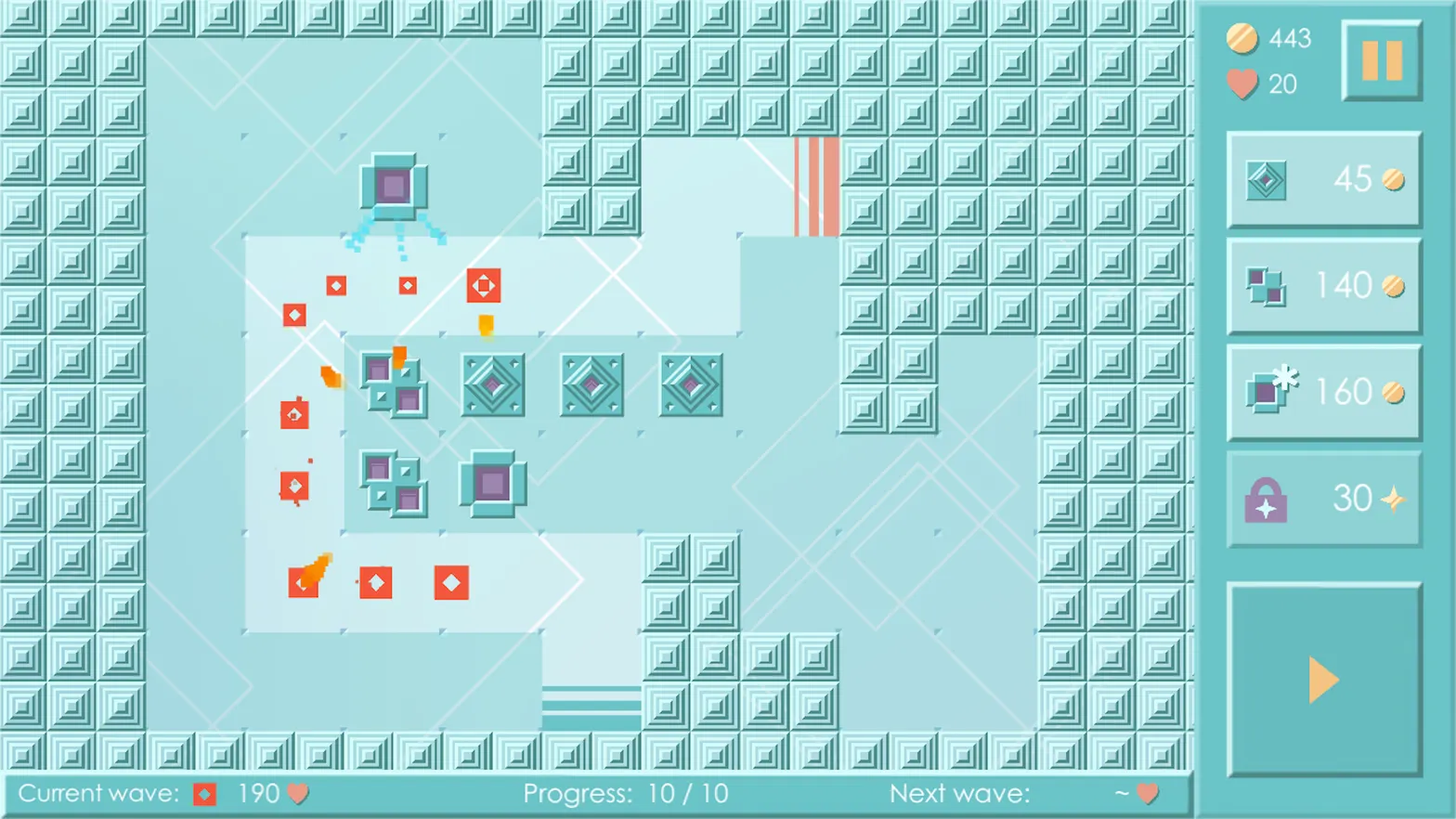Click the red enemy icon in Current wave bar
This screenshot has height=819, width=1456.
click(x=203, y=793)
